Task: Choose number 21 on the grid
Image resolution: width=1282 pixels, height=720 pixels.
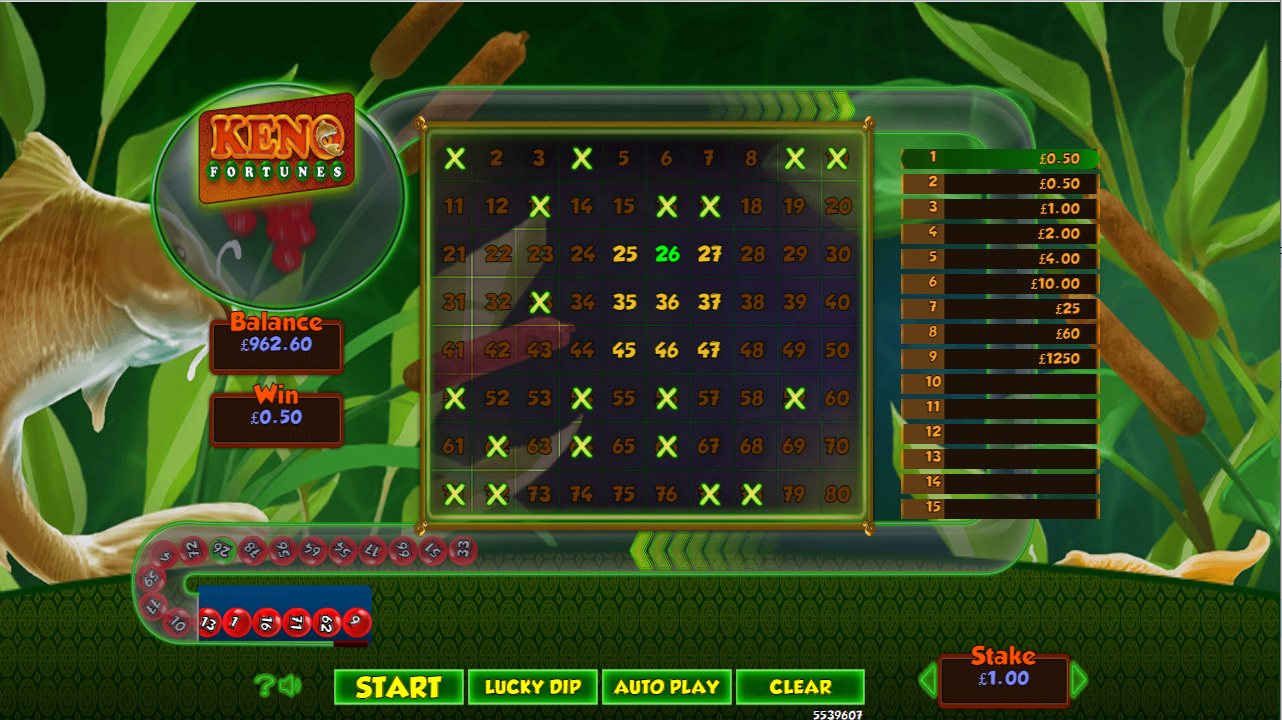Action: (454, 254)
